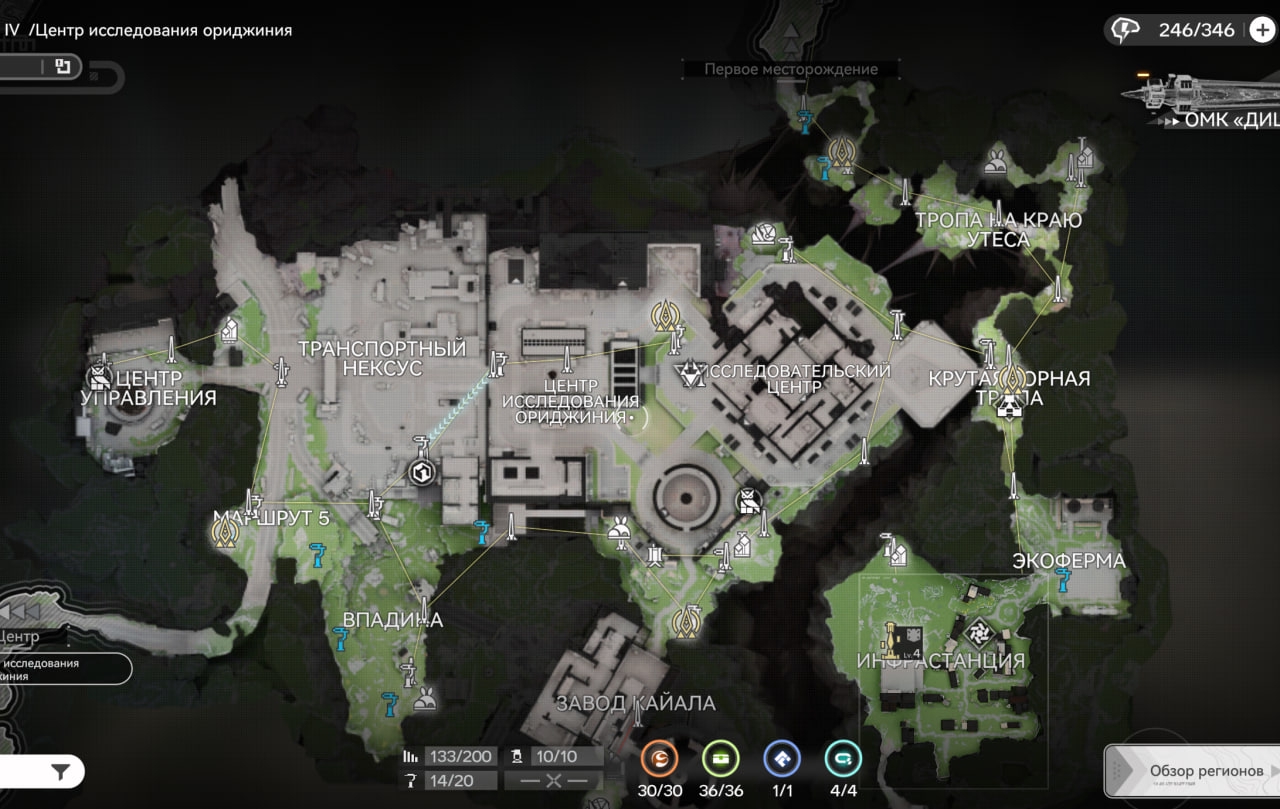Show the orange collectible tracker 30/30
This screenshot has width=1280, height=809.
659,759
